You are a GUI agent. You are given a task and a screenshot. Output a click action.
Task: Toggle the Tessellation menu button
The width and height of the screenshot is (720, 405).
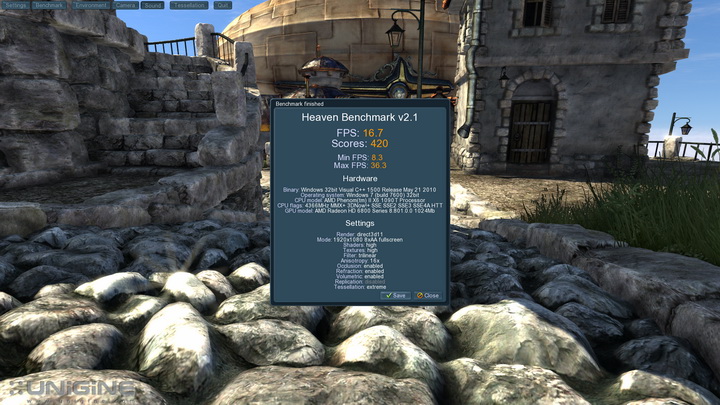point(189,5)
